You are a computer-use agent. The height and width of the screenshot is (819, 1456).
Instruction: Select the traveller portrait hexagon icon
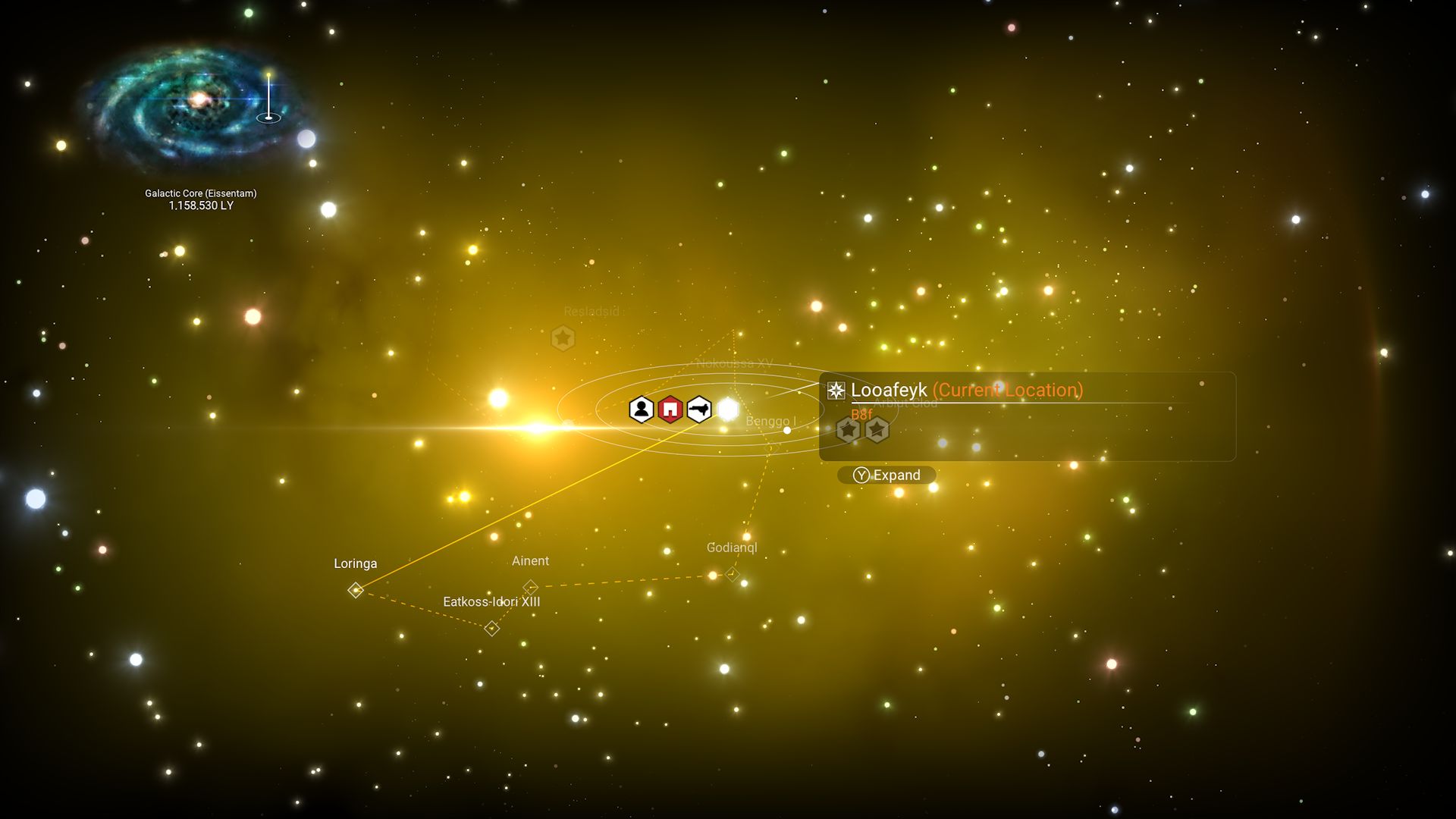(641, 409)
